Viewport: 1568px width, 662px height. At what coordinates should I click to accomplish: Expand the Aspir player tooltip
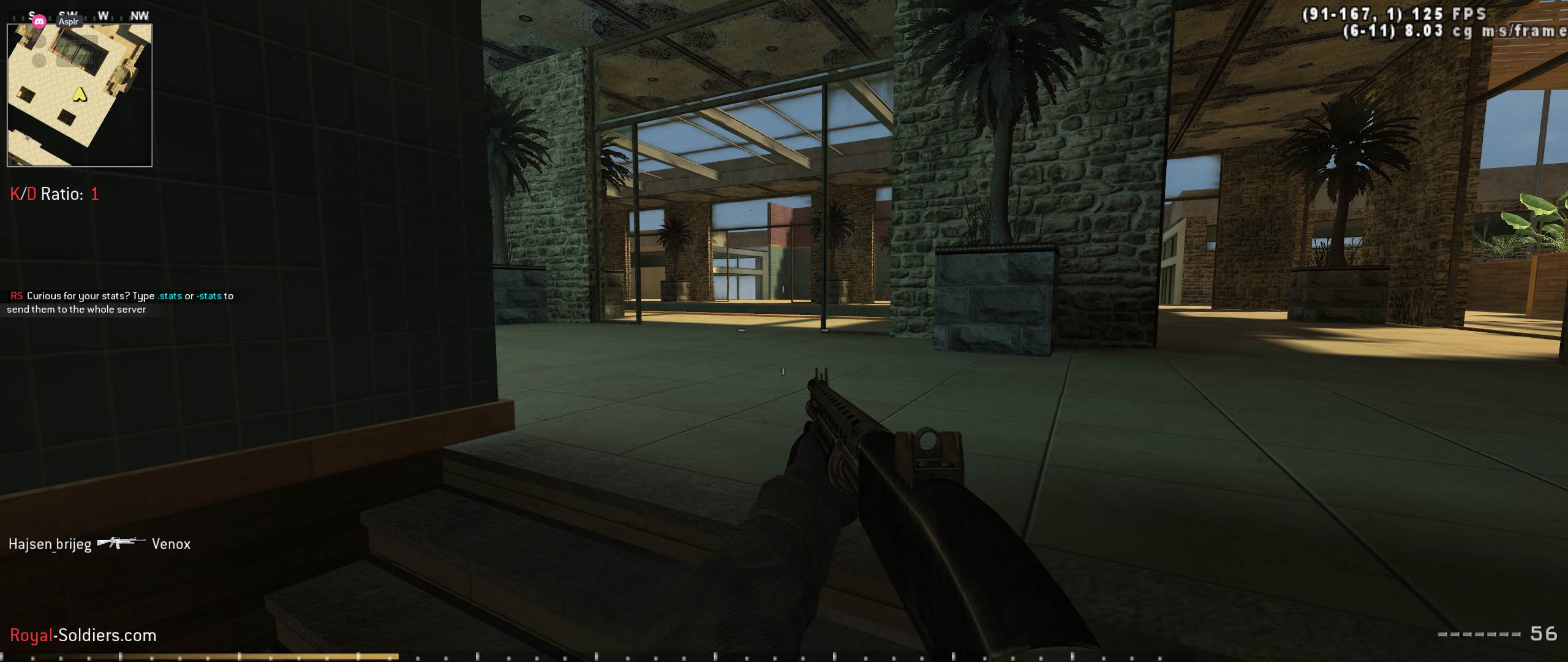click(69, 21)
